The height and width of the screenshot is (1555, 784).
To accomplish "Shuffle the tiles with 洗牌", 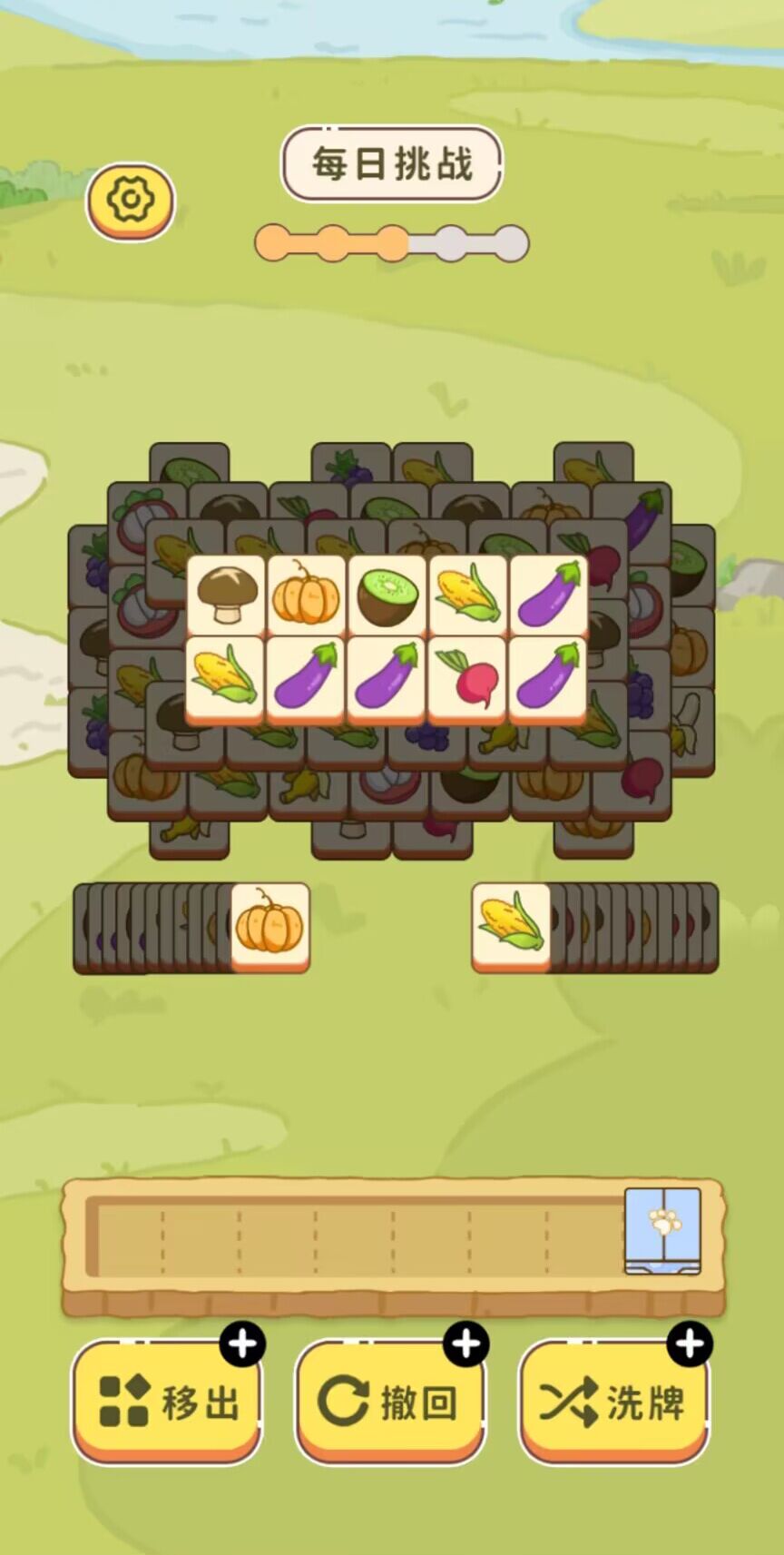I will [613, 1401].
